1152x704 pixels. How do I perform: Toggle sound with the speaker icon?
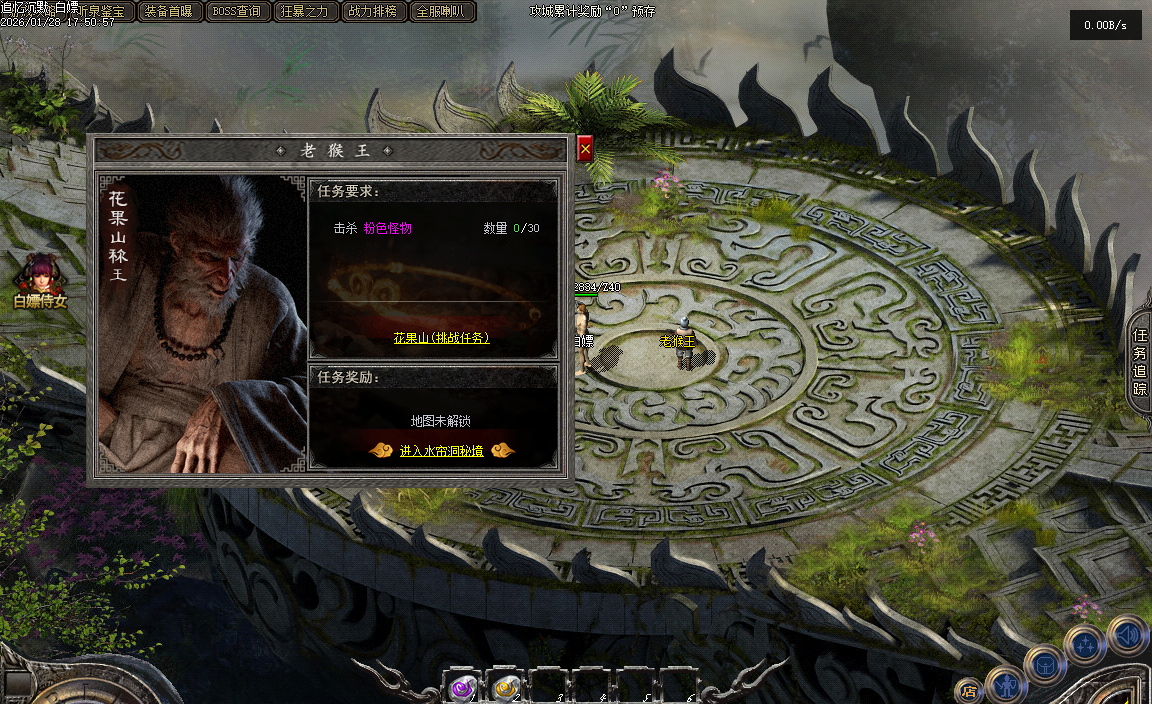(1127, 635)
